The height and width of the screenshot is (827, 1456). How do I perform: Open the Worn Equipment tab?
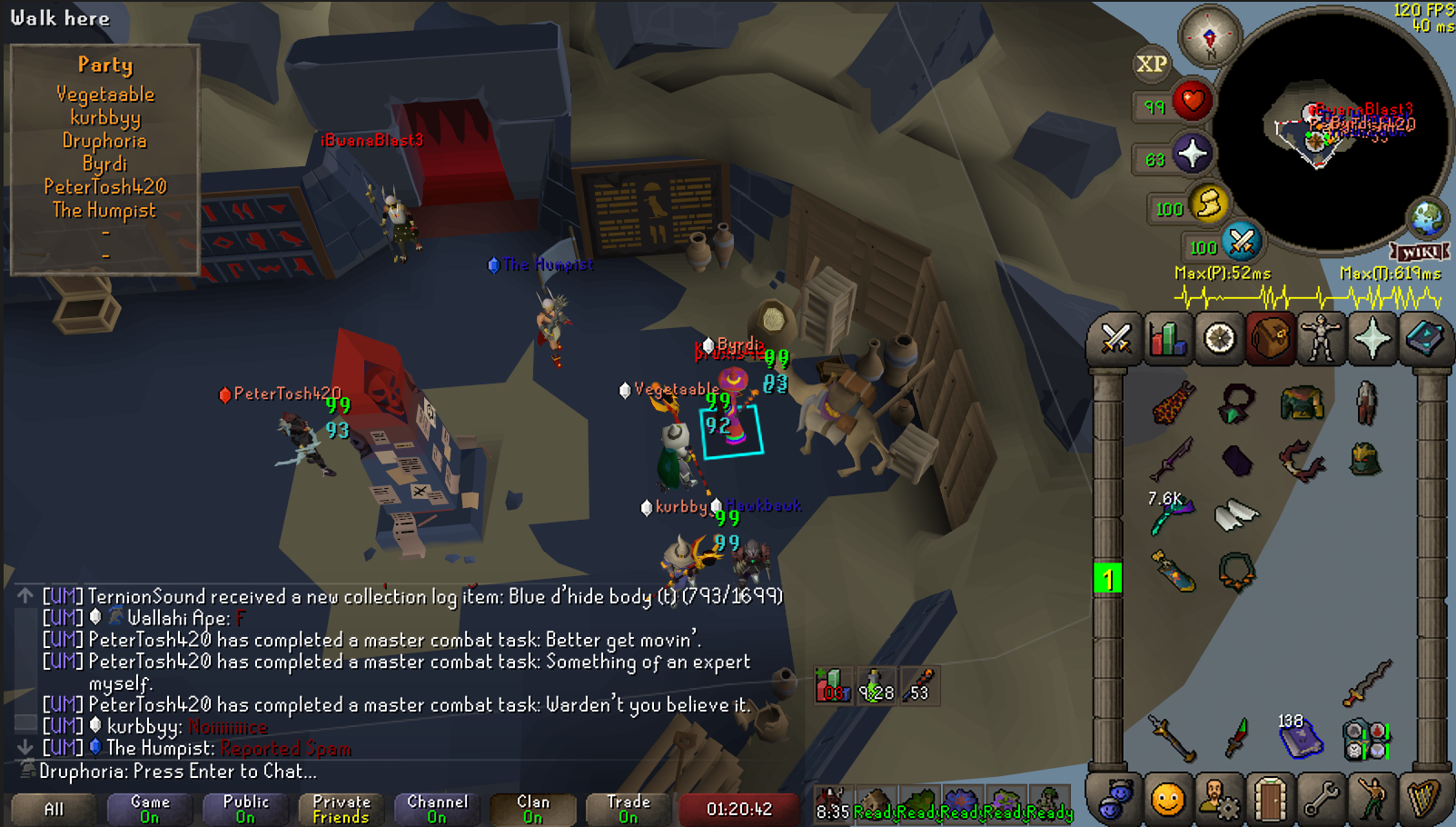click(1321, 340)
